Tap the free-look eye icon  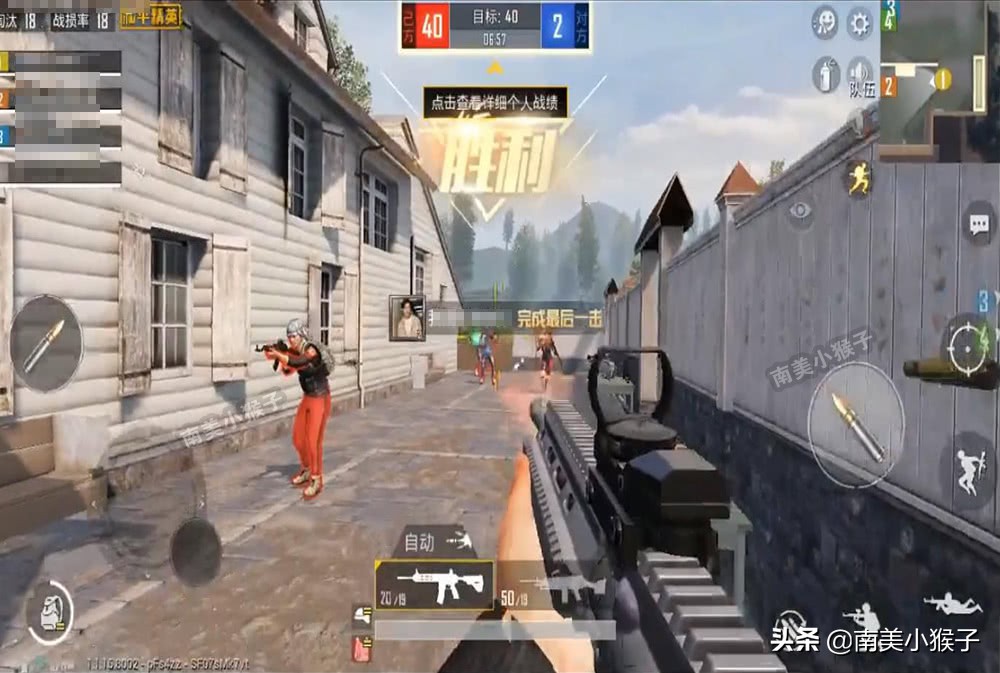pos(800,210)
